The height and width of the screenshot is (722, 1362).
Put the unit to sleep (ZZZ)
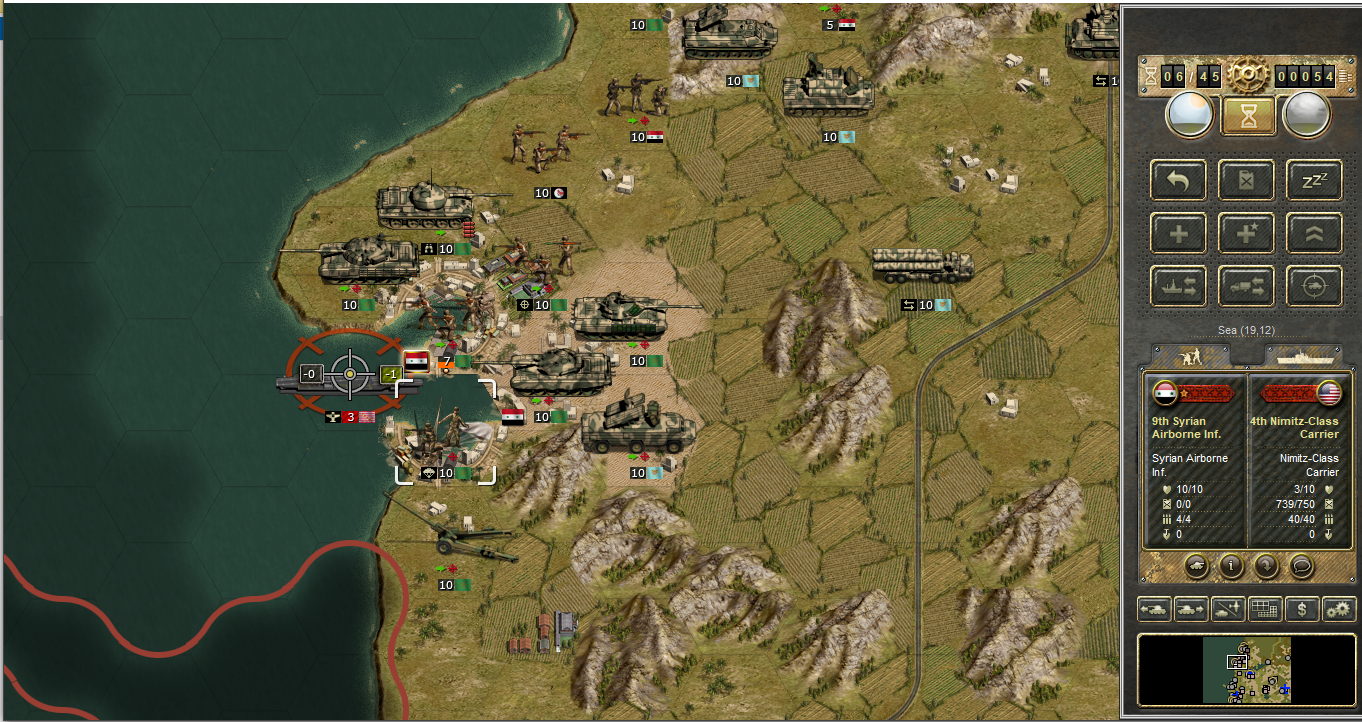click(1313, 181)
